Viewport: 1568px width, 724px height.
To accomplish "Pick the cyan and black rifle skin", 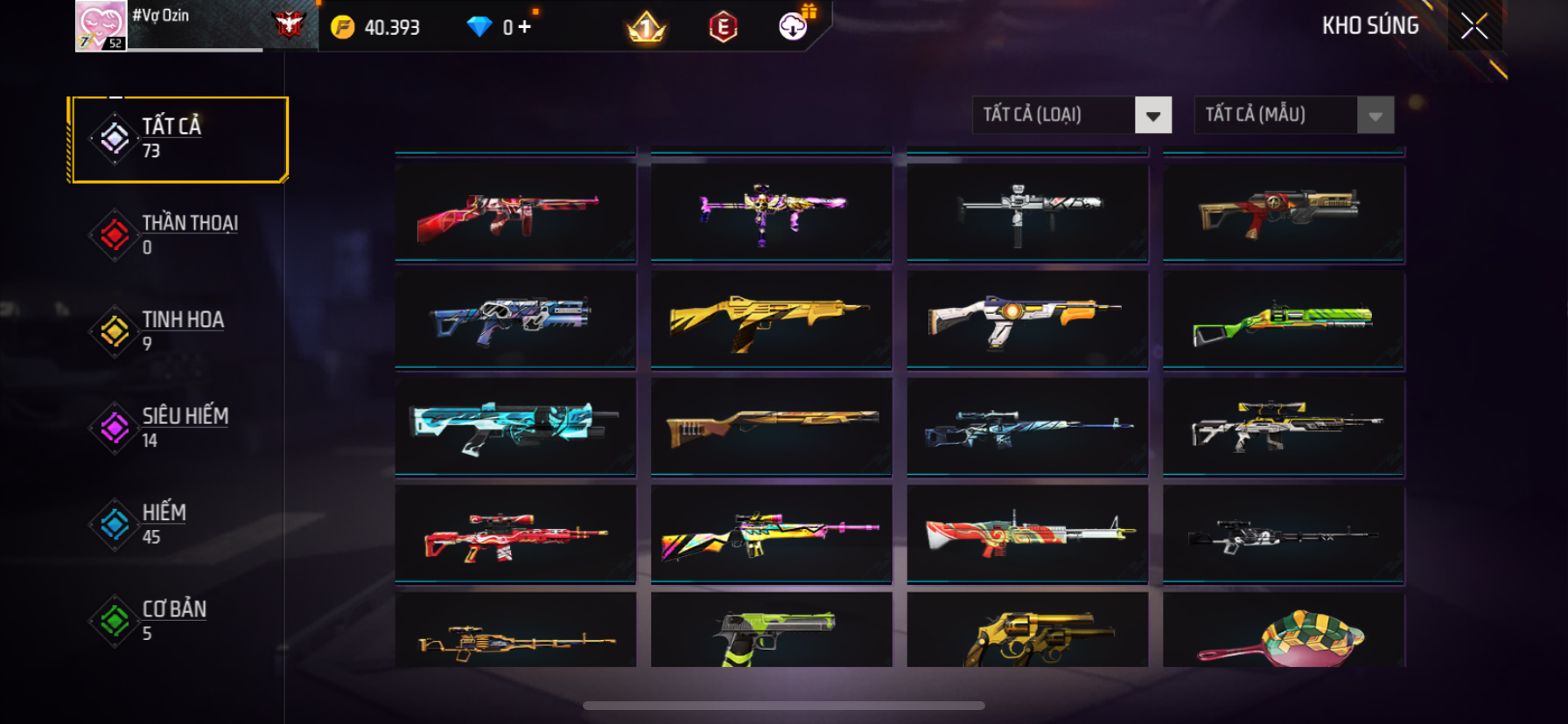I will (x=515, y=428).
